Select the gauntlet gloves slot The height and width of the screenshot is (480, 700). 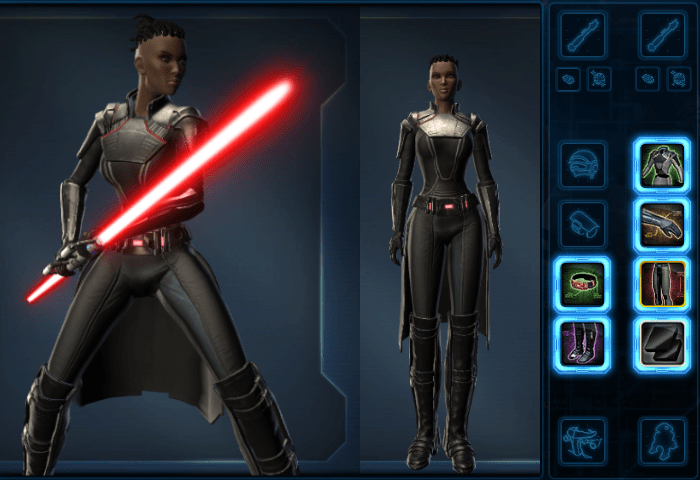tap(661, 224)
